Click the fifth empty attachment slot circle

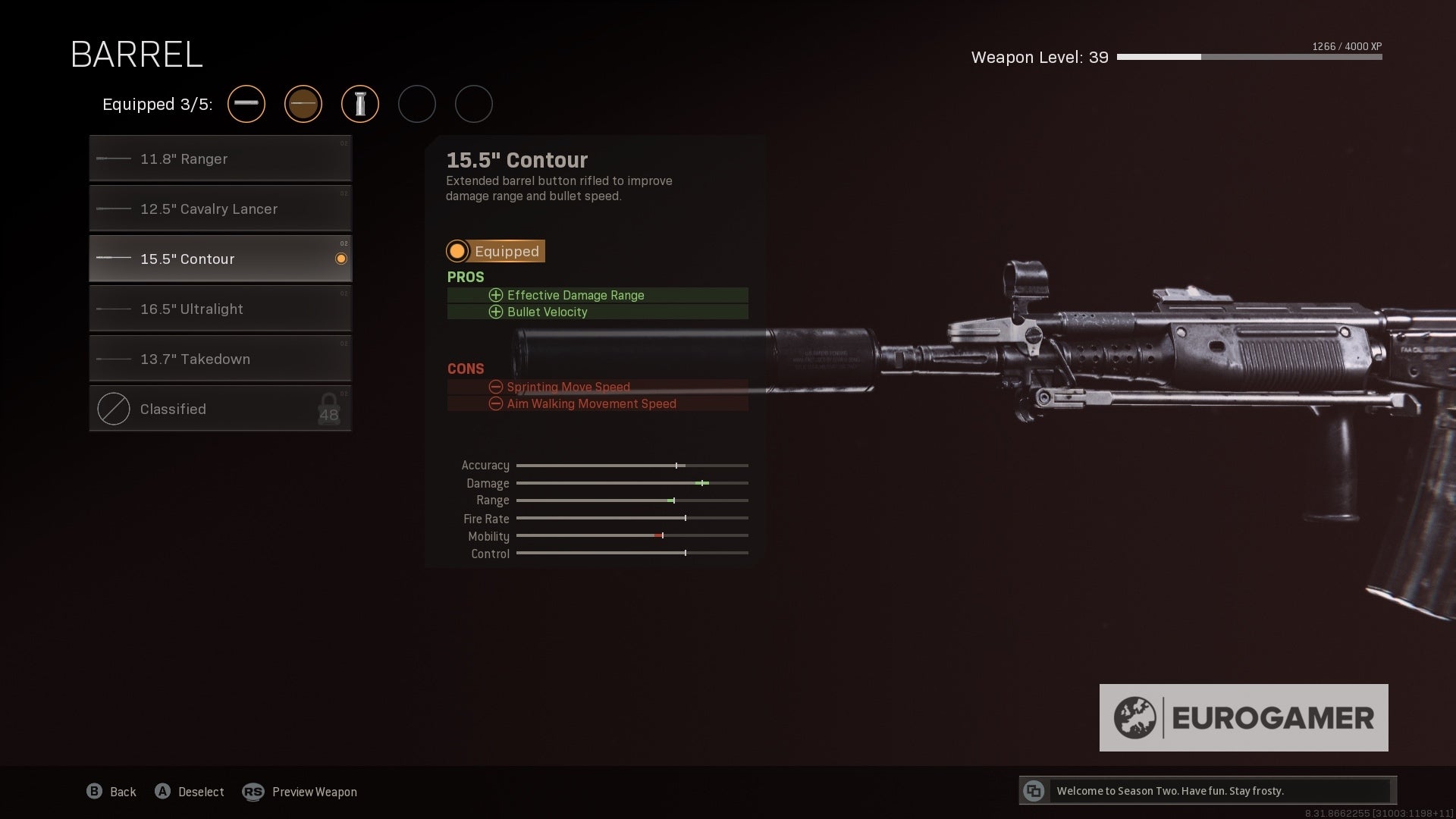(474, 104)
